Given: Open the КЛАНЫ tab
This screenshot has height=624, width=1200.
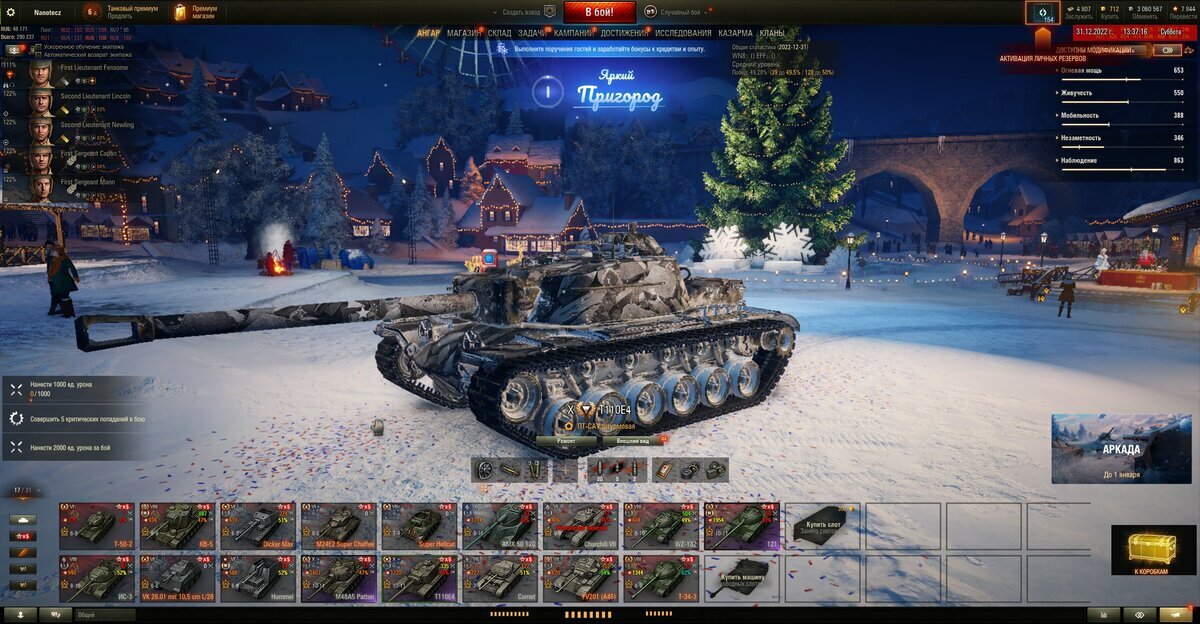Looking at the screenshot, I should tap(772, 33).
